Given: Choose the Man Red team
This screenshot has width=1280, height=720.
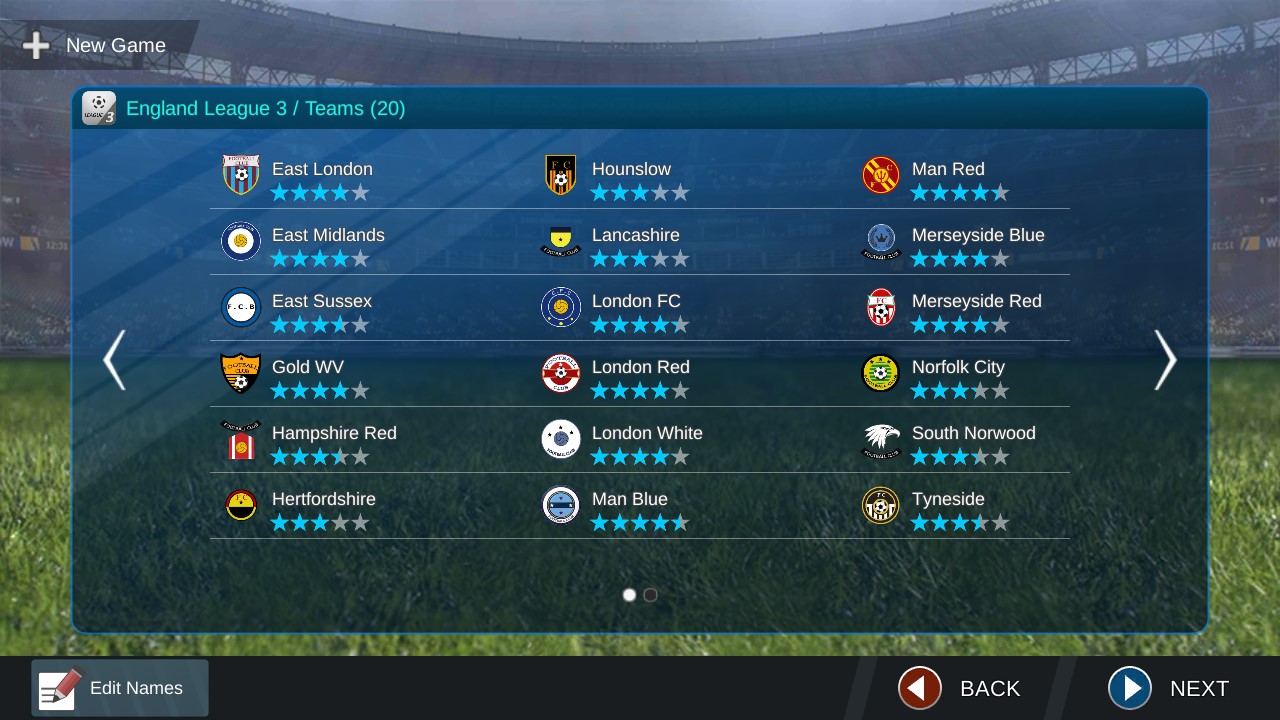Looking at the screenshot, I should 948,177.
